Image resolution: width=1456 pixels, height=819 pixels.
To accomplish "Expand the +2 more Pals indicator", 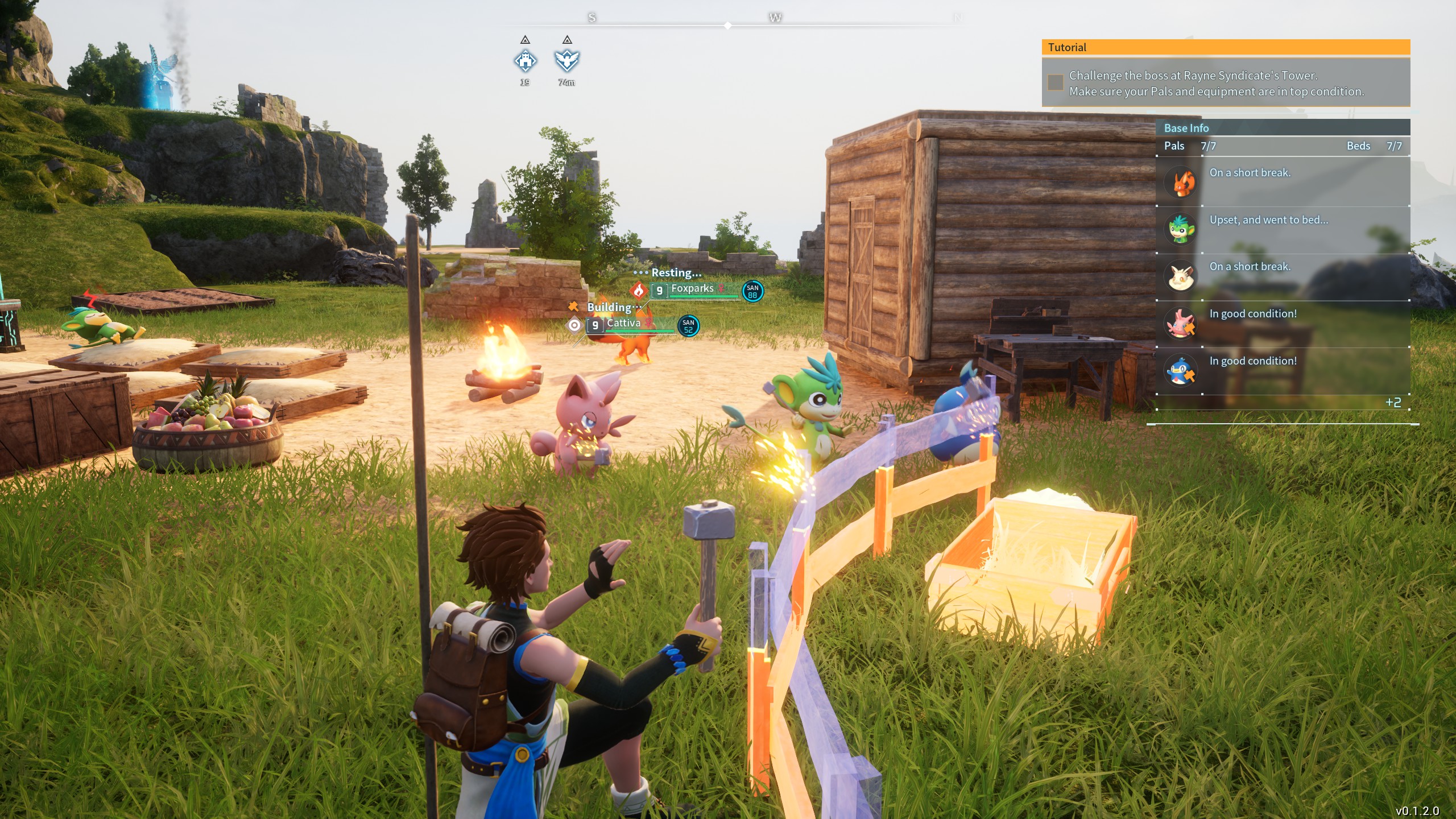I will [1393, 403].
